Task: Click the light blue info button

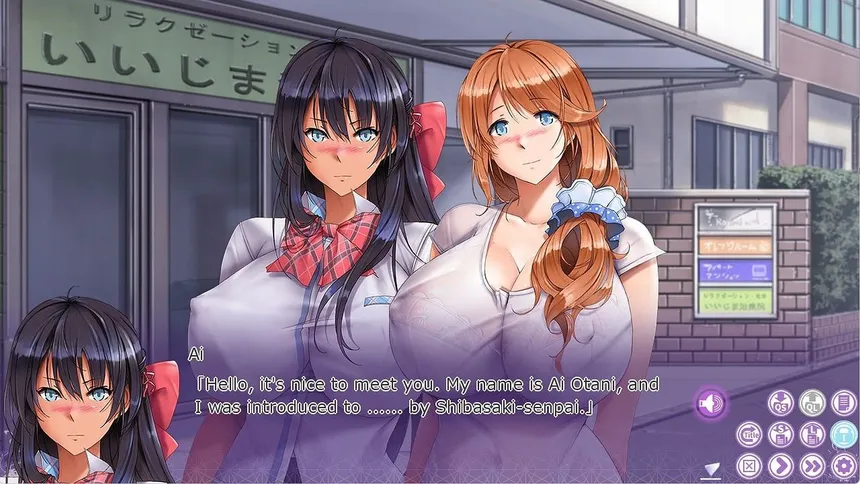Action: 844,434
